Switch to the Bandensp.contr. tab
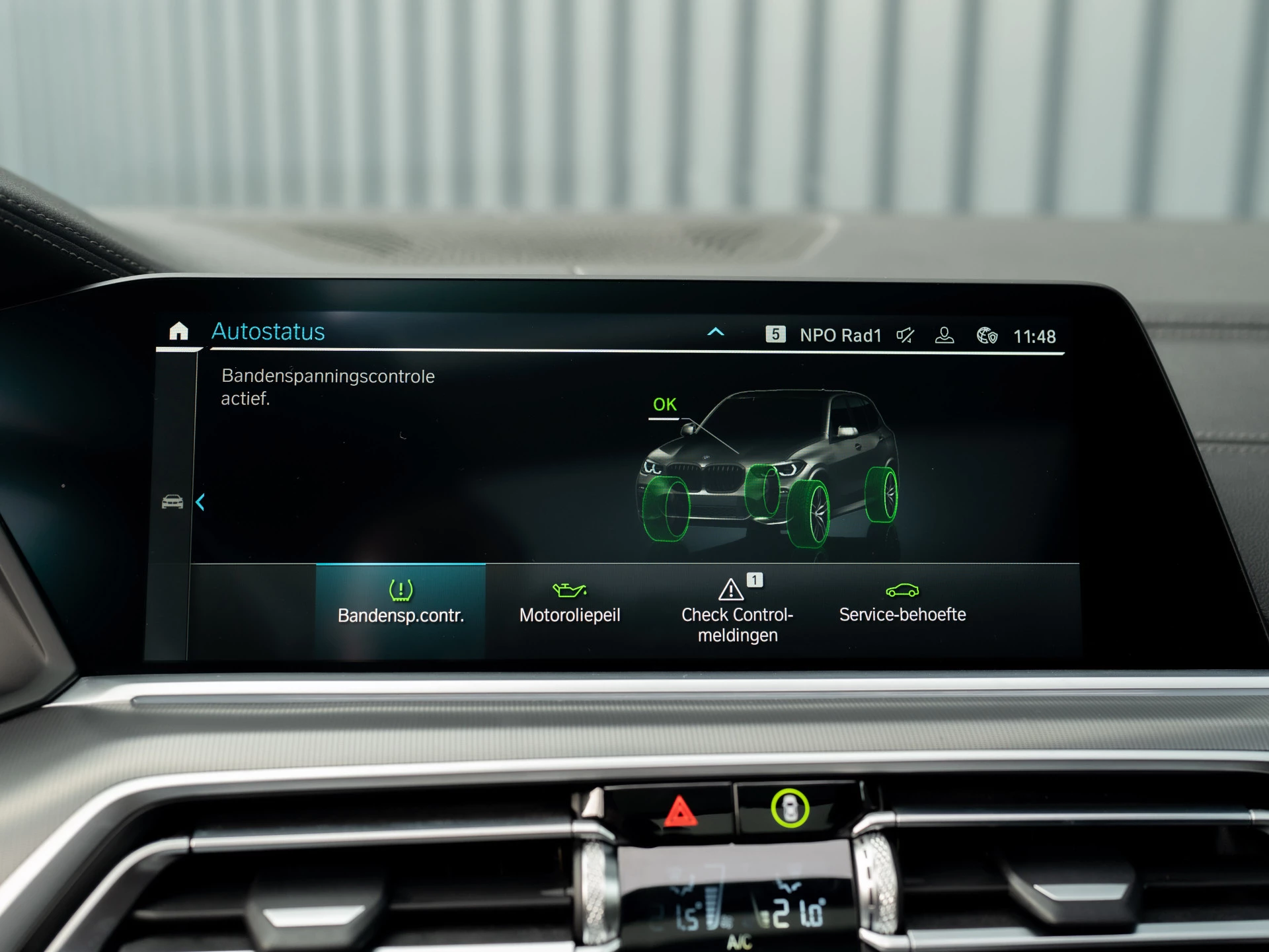The height and width of the screenshot is (952, 1269). click(x=401, y=614)
